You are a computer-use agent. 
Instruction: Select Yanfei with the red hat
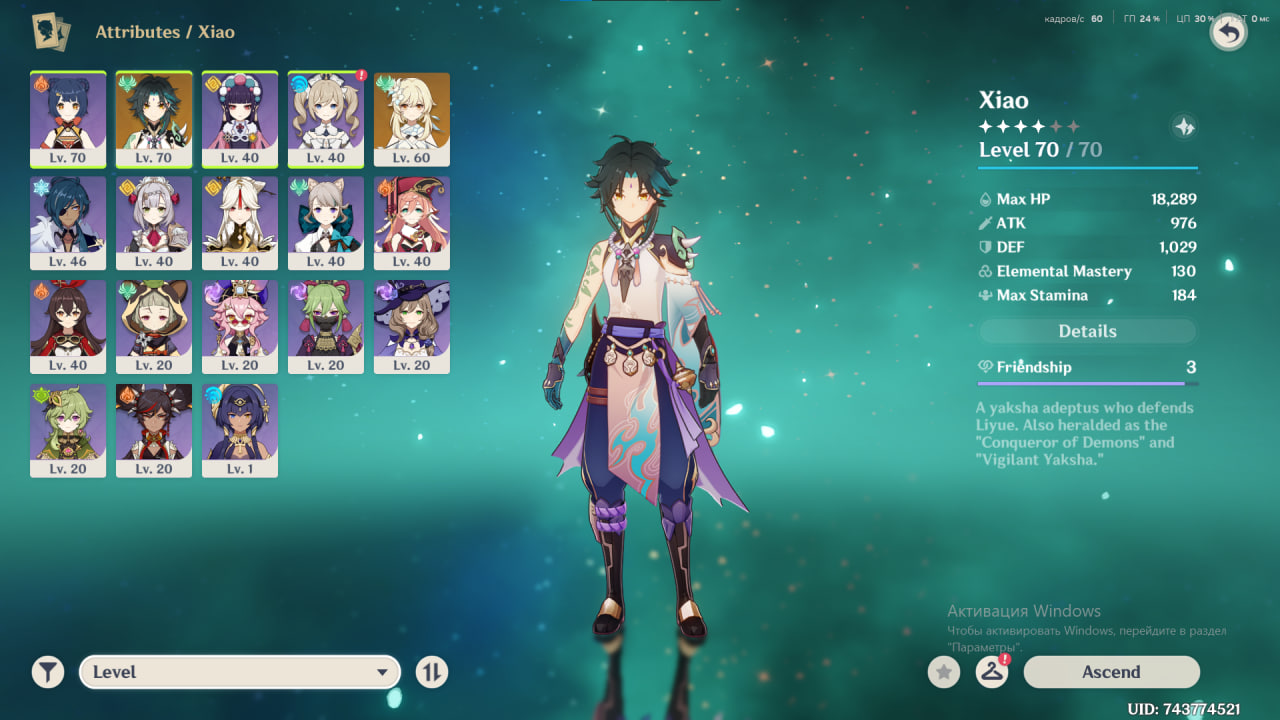(x=411, y=223)
